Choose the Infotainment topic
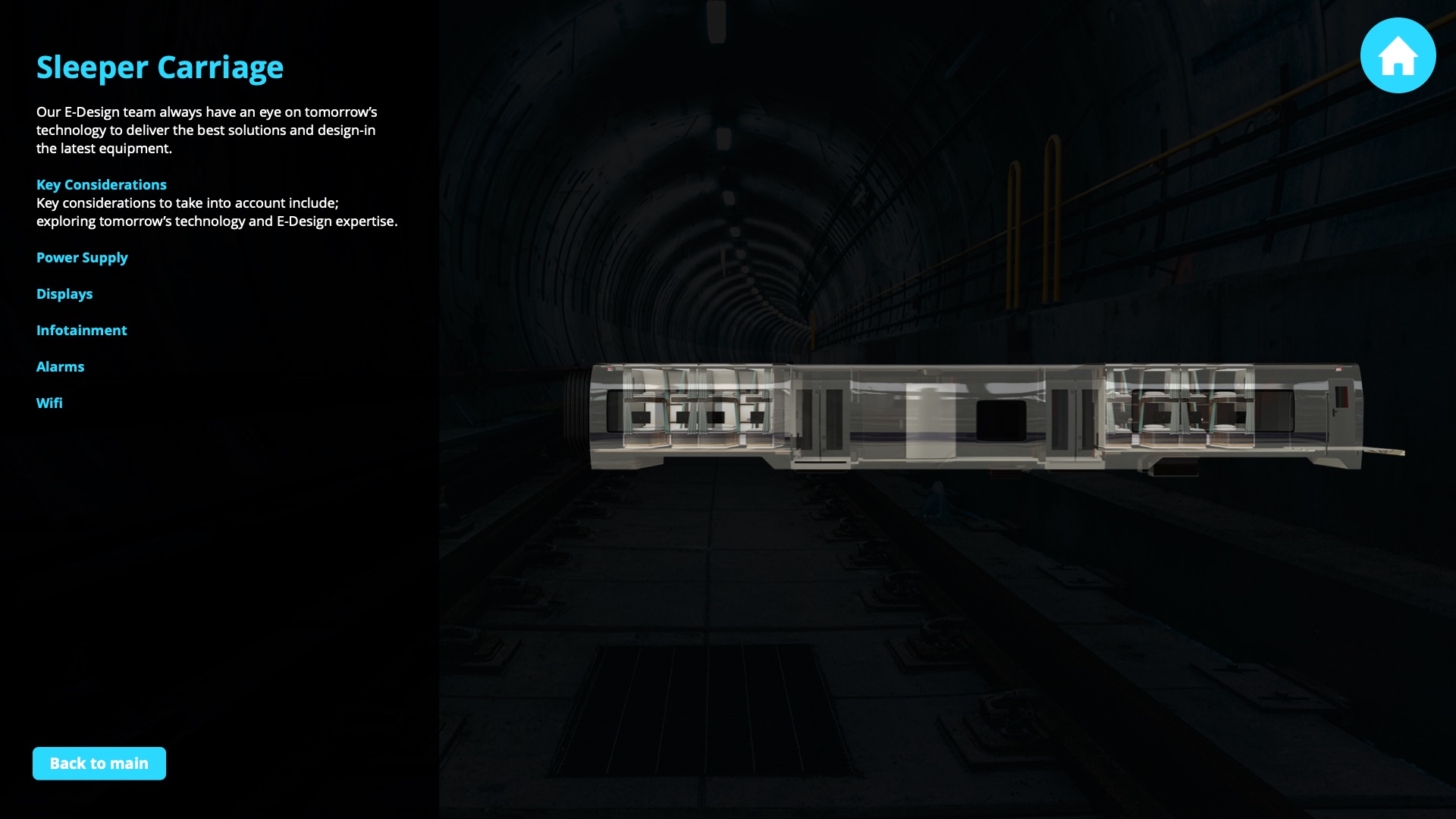Viewport: 1456px width, 819px height. coord(82,331)
